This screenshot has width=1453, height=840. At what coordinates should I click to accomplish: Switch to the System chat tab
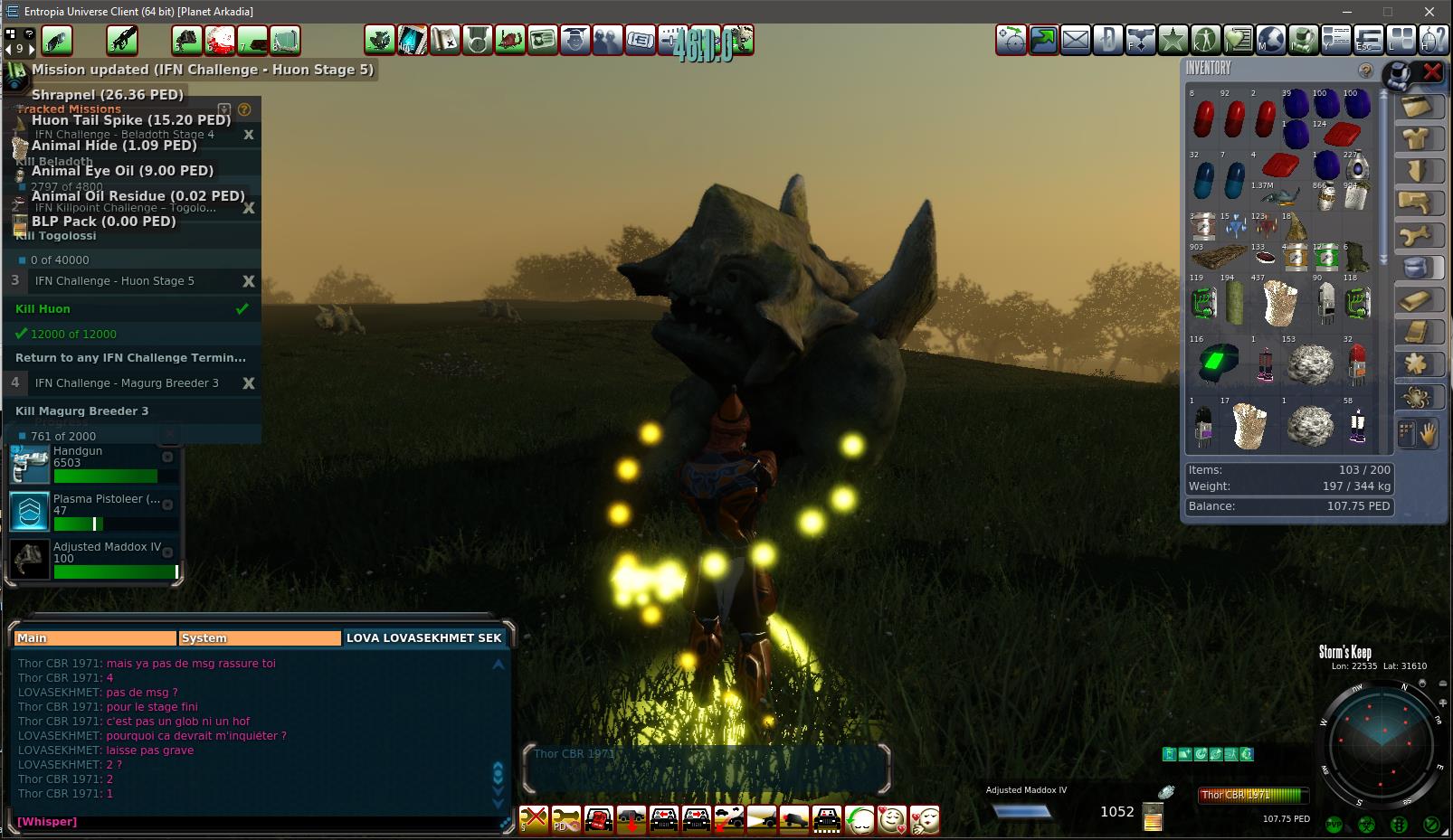pos(260,637)
